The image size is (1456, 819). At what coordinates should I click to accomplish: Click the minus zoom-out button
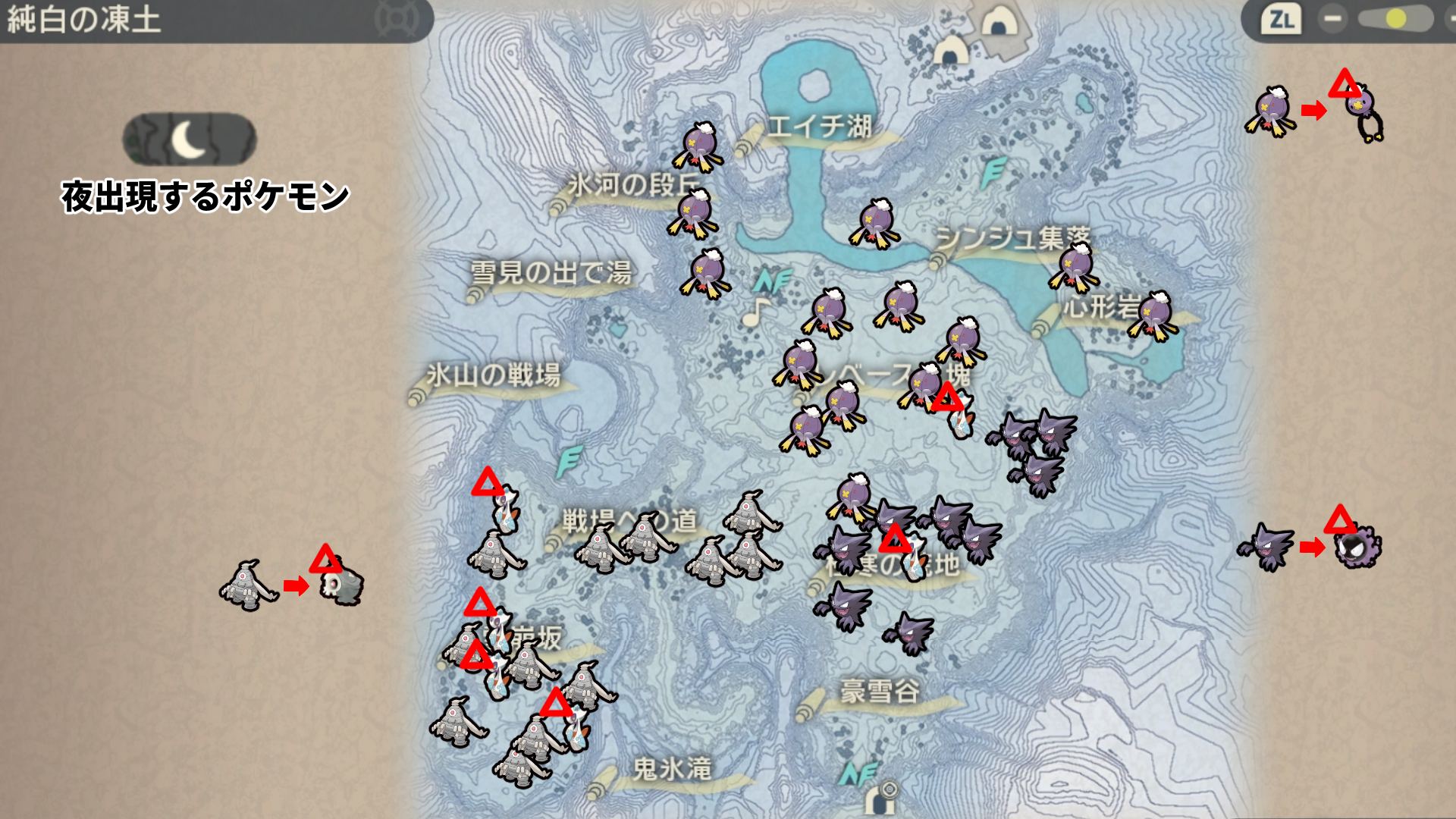(x=1332, y=19)
